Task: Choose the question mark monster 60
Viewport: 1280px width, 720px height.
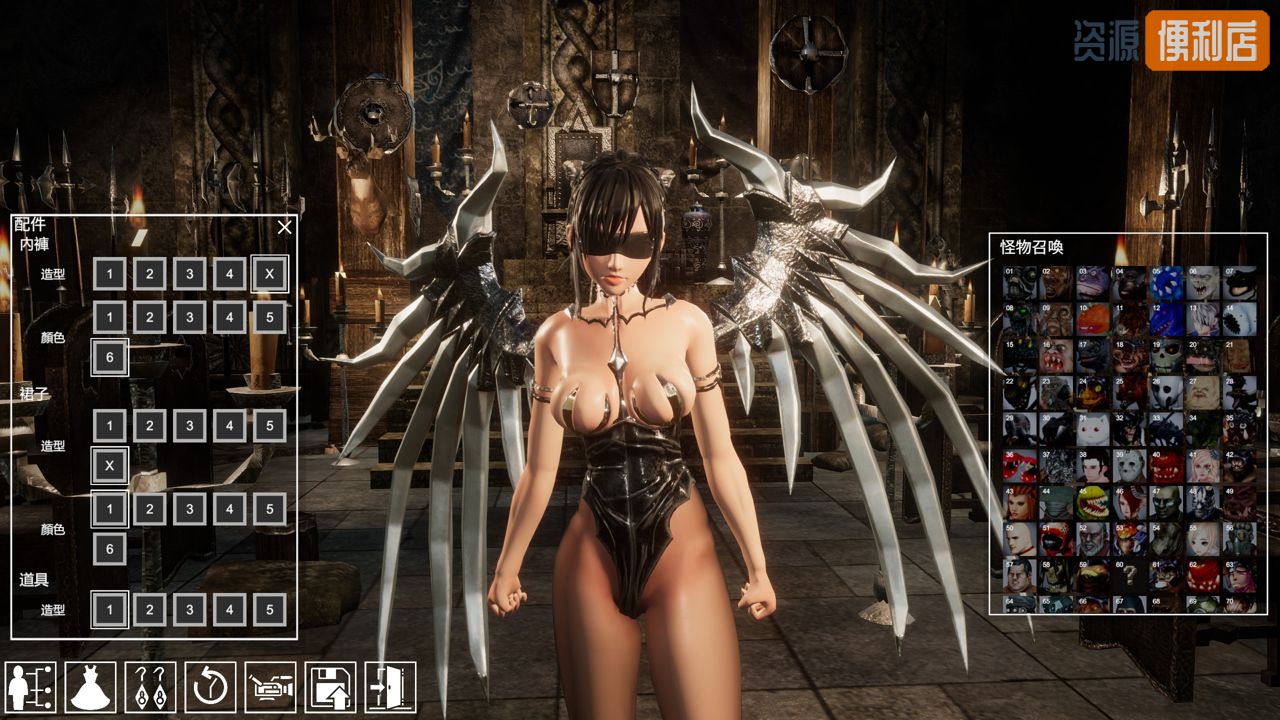Action: [1130, 575]
